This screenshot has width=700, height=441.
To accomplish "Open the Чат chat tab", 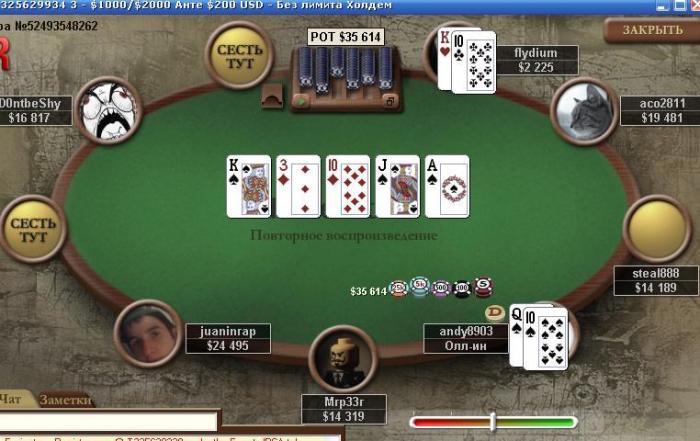I will pyautogui.click(x=12, y=400).
